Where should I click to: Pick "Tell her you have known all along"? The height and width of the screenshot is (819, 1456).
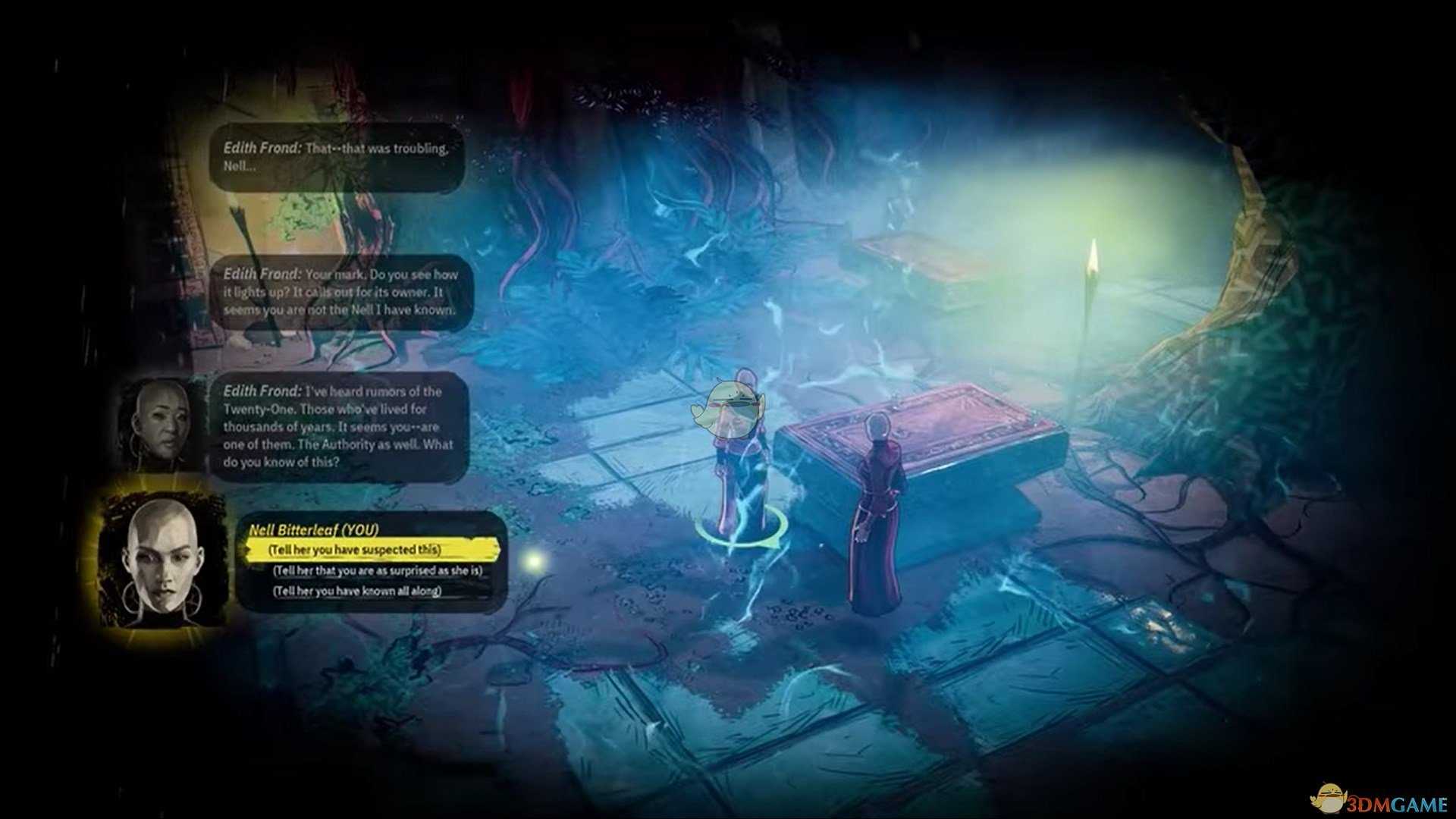coord(357,591)
